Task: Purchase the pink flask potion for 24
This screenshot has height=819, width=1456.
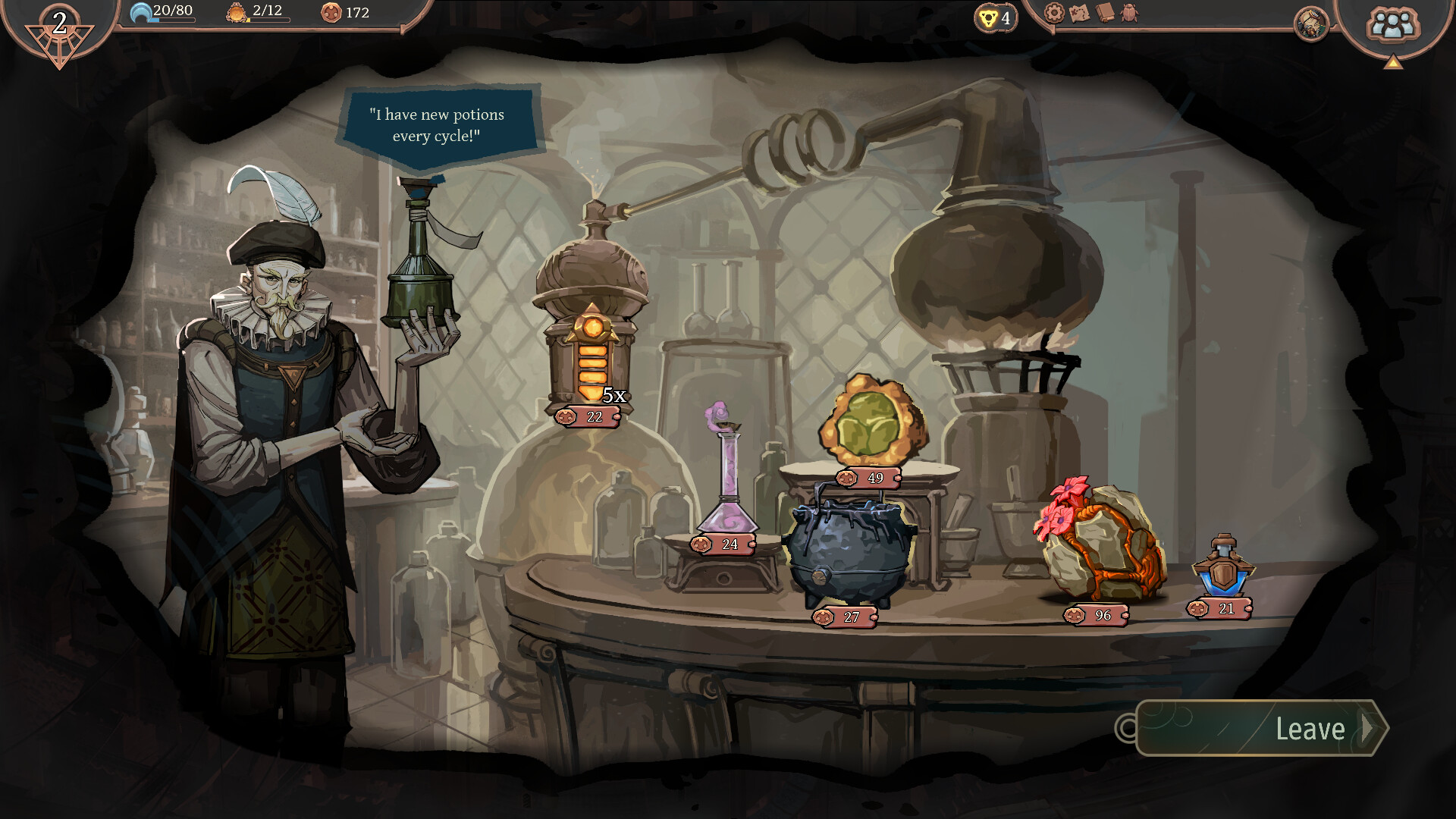Action: point(726,478)
